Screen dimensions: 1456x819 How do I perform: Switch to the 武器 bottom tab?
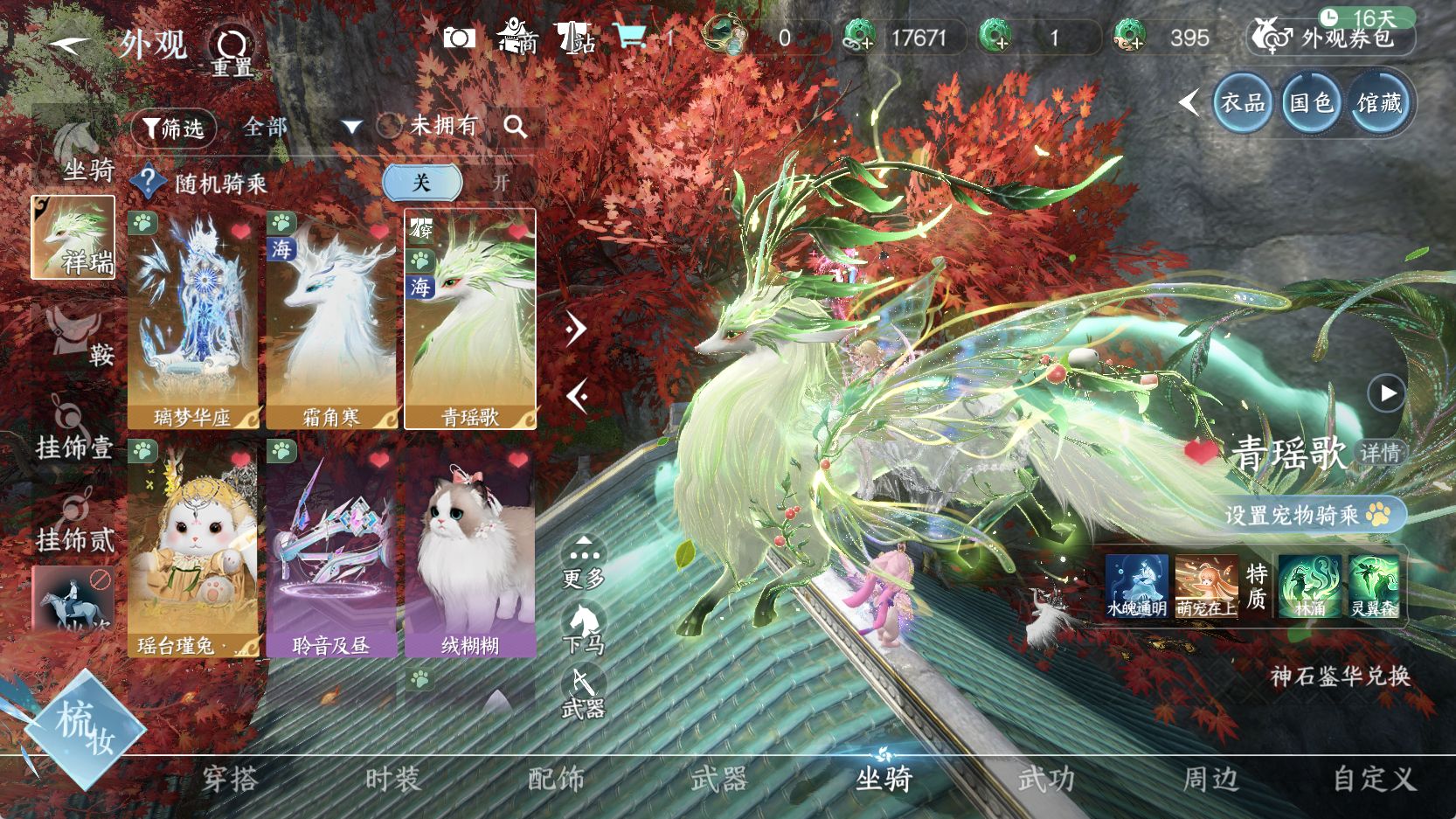(718, 779)
